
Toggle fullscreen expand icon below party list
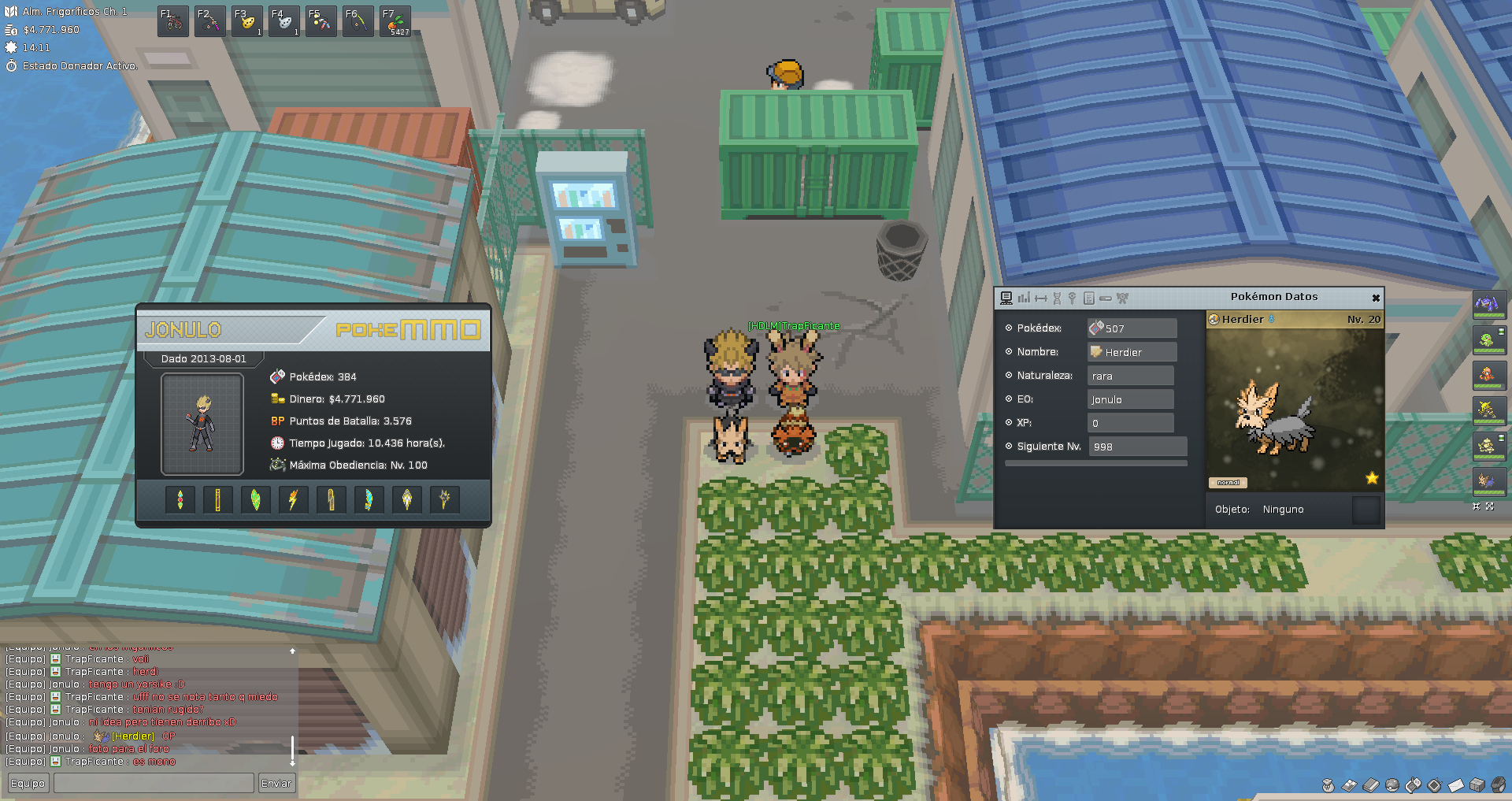[x=1488, y=506]
